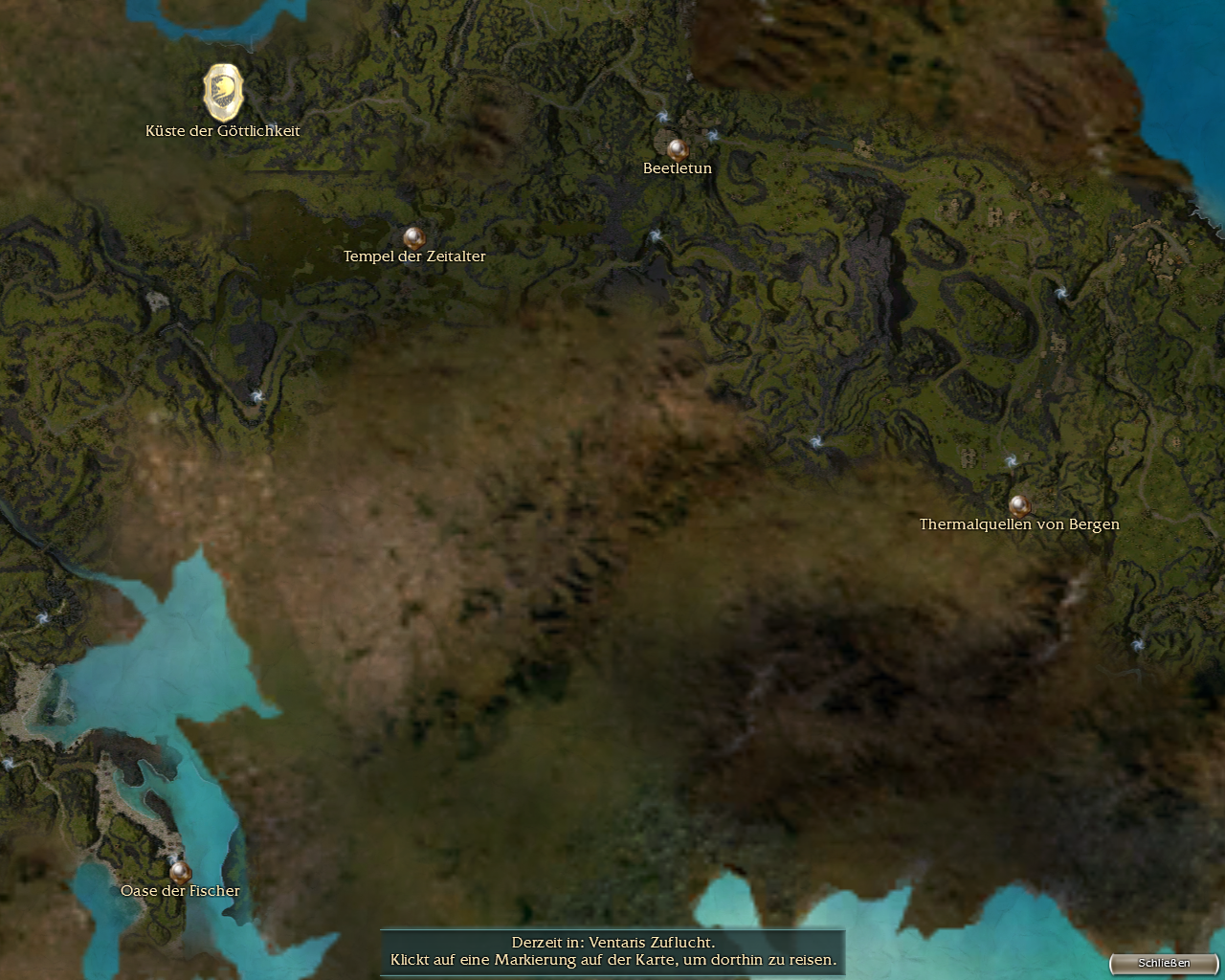
Task: Travel to Thermalquellen von Bergen marker
Action: [x=1019, y=504]
